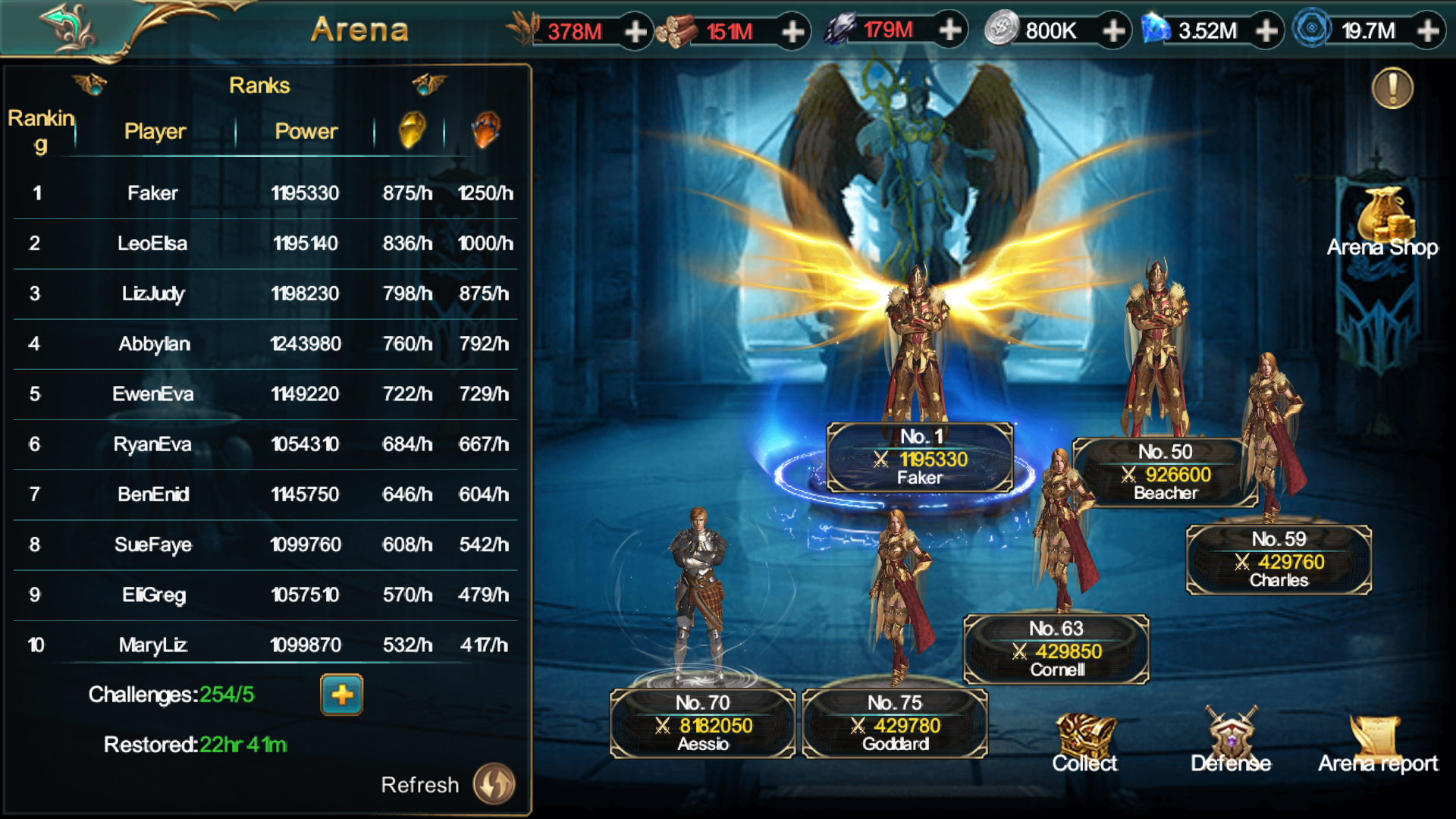Viewport: 1456px width, 819px height.
Task: Collect arena rewards from the treasure chest
Action: (1084, 743)
